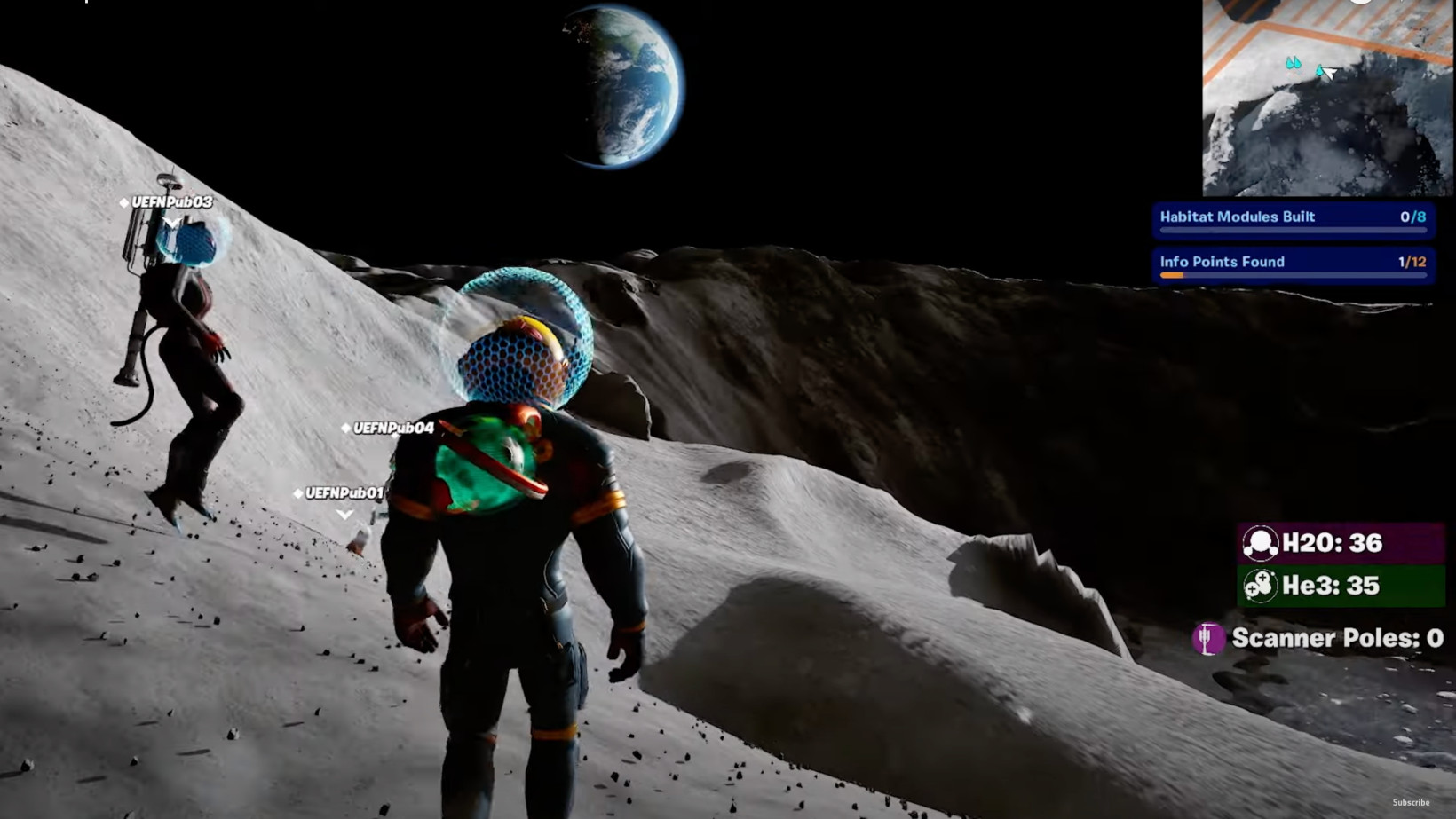Expand the chevron below UEFNPub01 nameplate

pyautogui.click(x=344, y=515)
